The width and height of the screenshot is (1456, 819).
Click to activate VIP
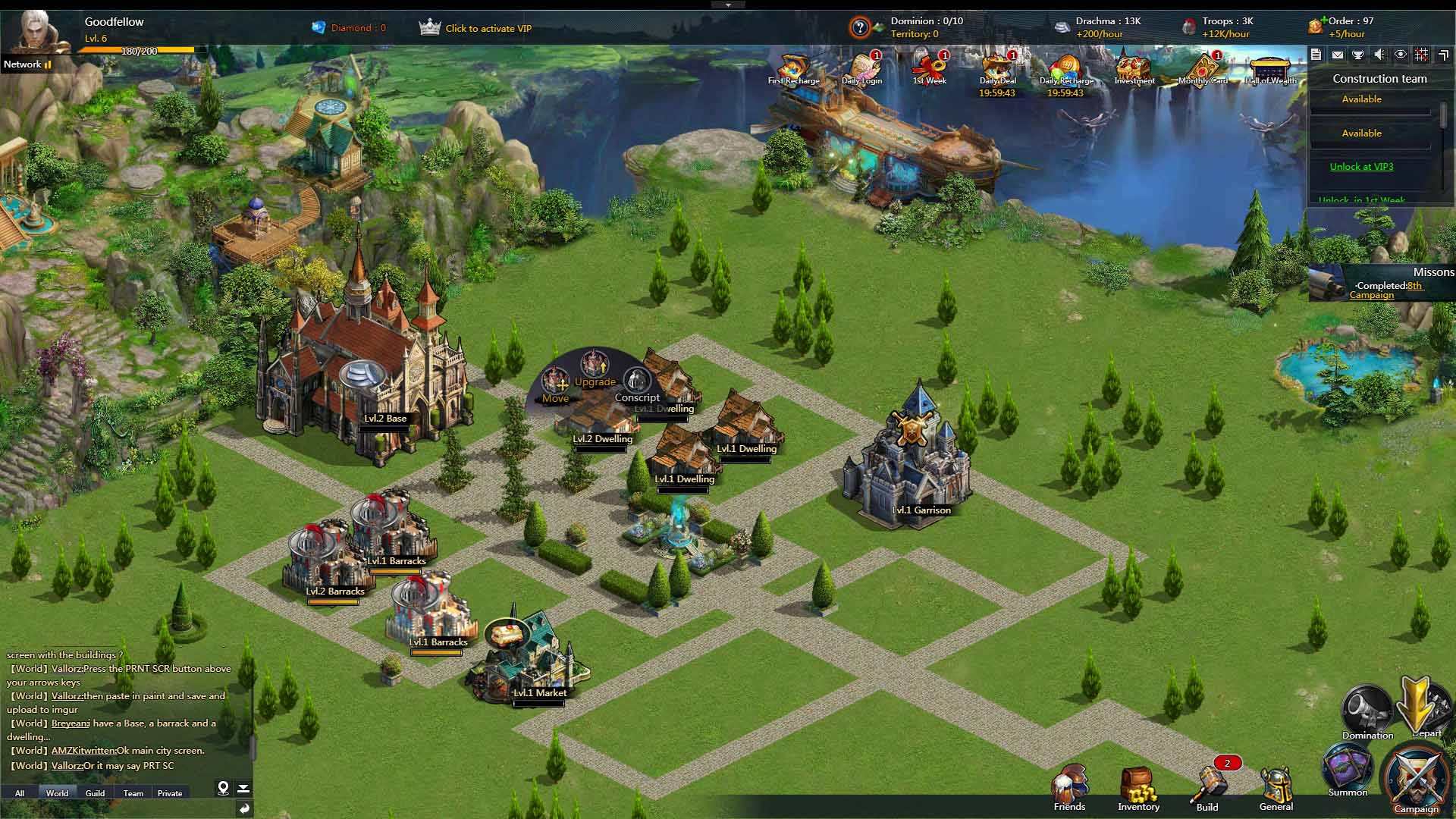point(488,29)
